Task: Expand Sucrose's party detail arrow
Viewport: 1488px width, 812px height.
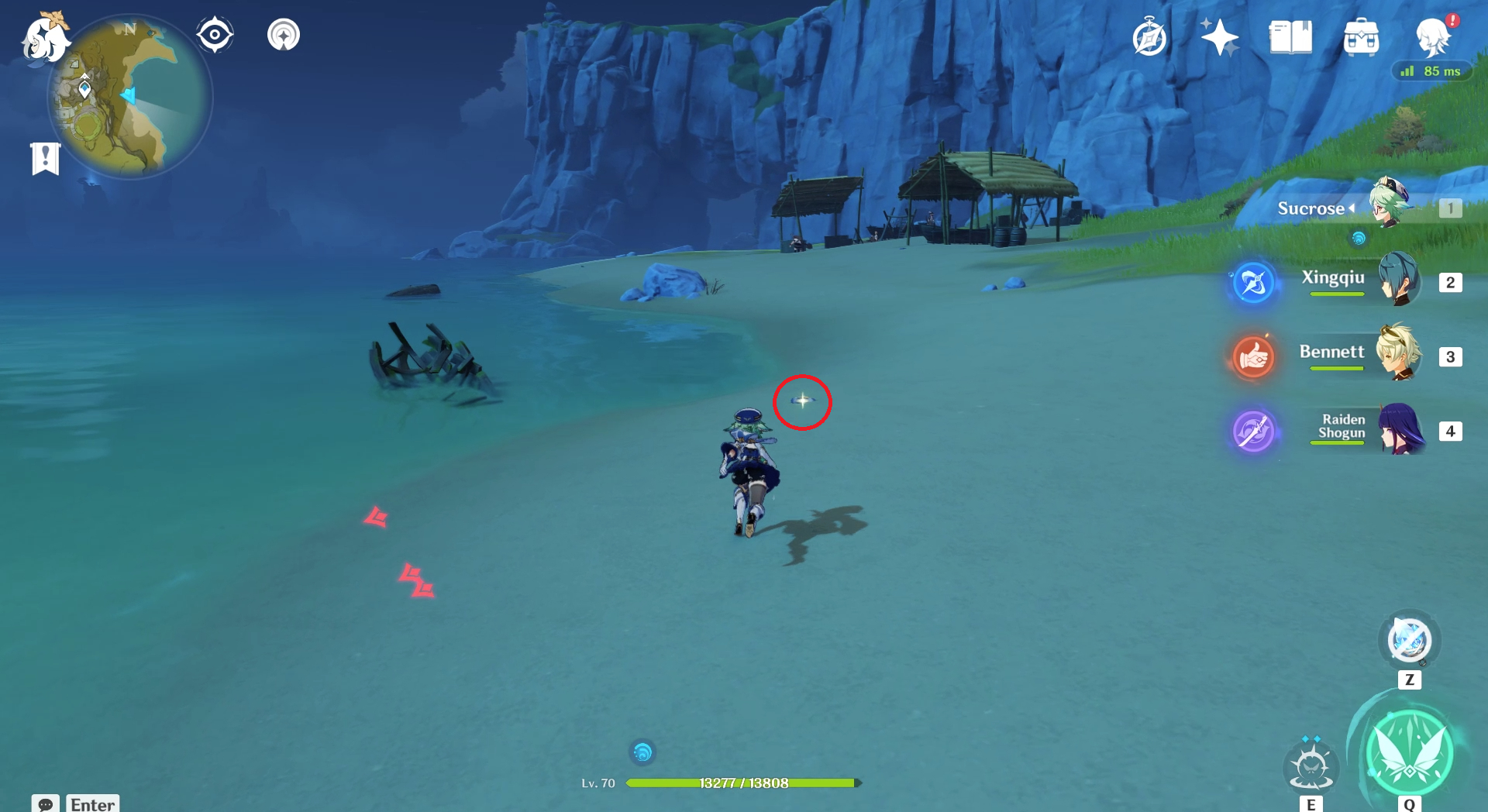Action: (x=1352, y=207)
